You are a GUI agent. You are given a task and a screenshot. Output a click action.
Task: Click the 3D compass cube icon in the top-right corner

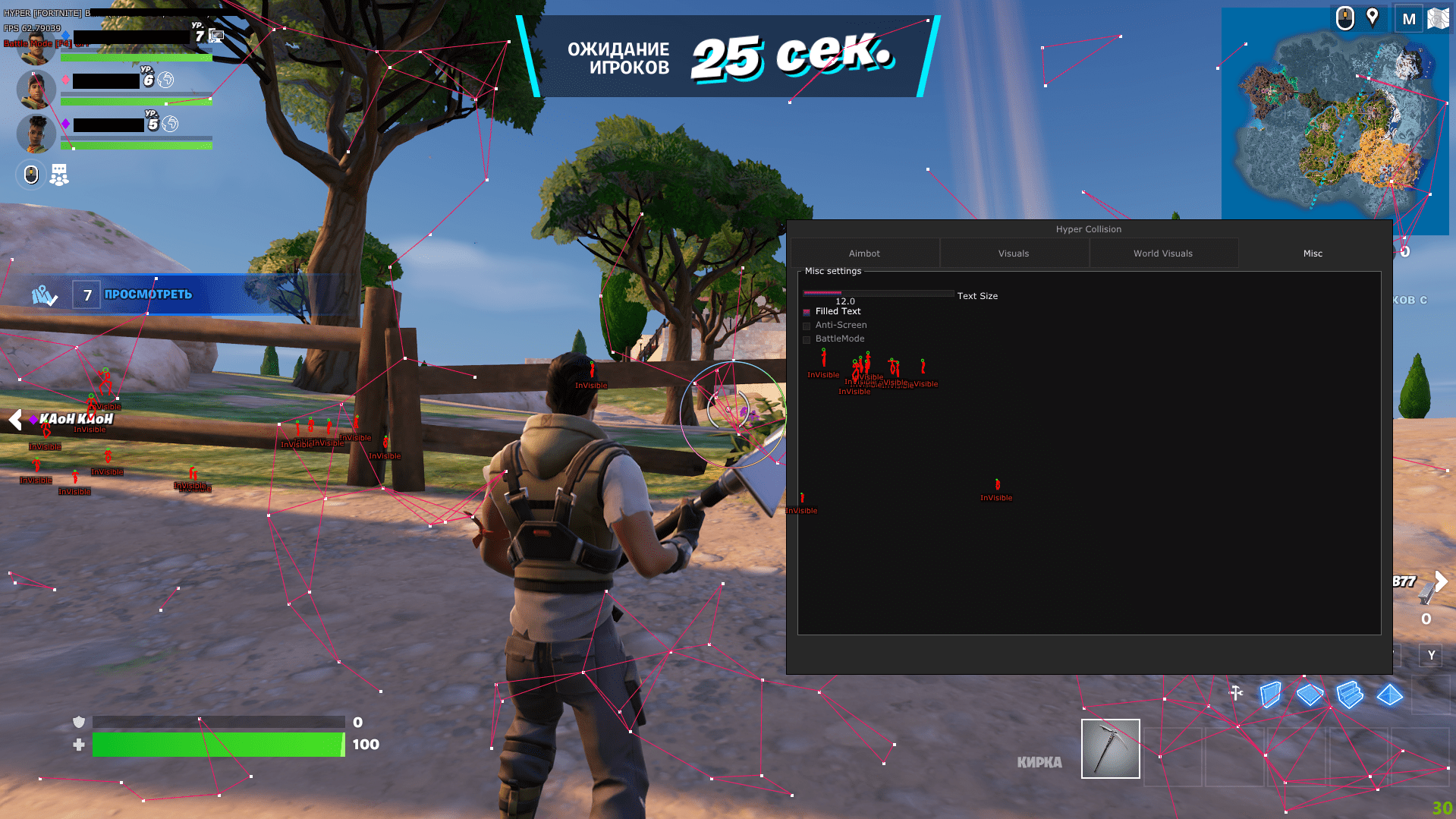1440,17
